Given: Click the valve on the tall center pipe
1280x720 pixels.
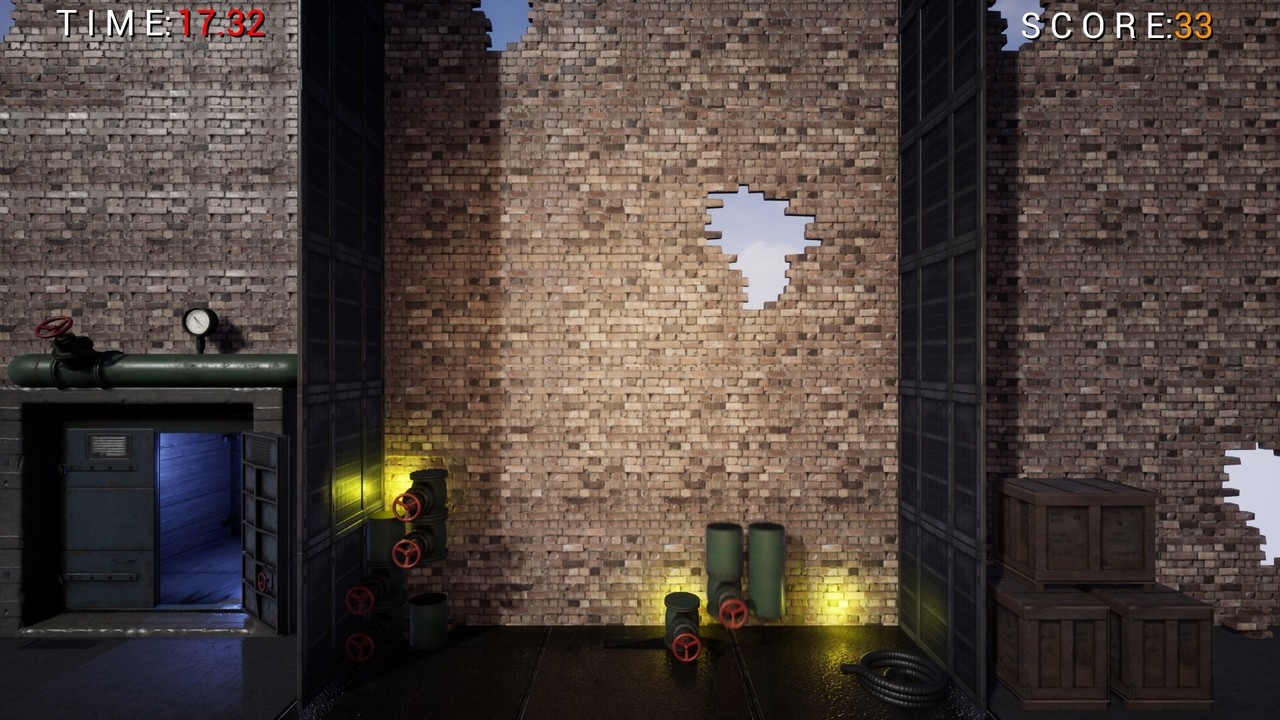Looking at the screenshot, I should coord(732,614).
